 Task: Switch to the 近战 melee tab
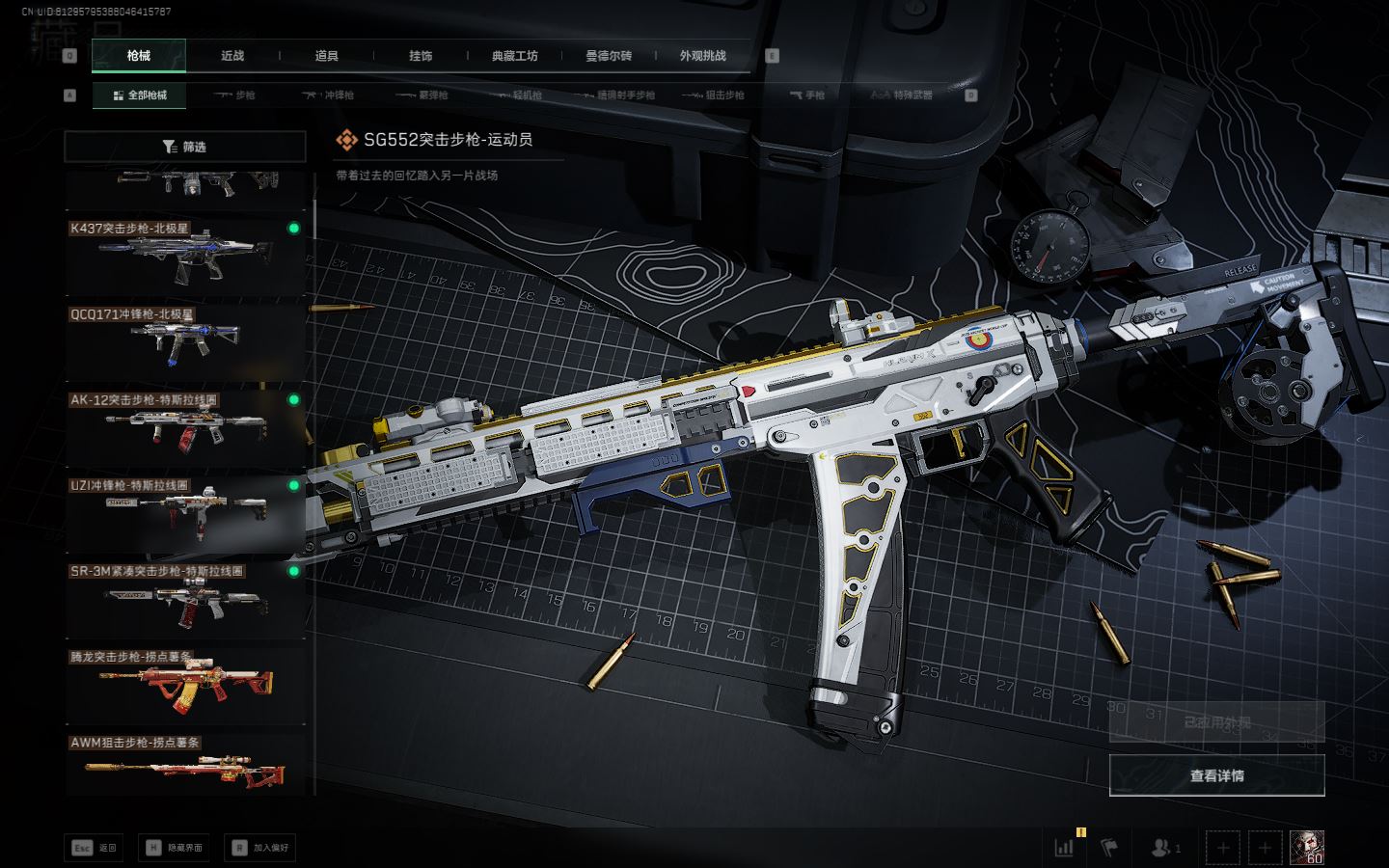tap(232, 56)
